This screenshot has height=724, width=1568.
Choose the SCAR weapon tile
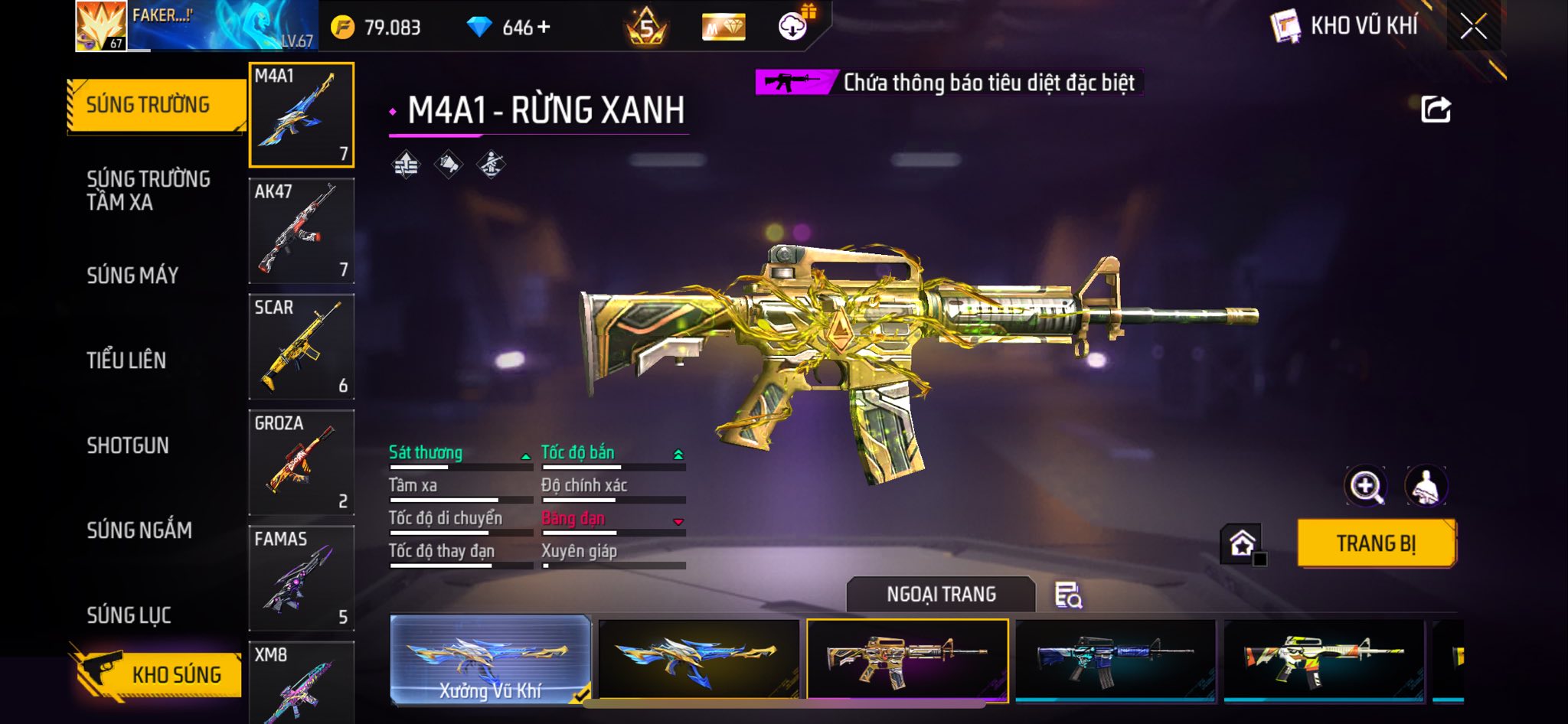(x=302, y=347)
